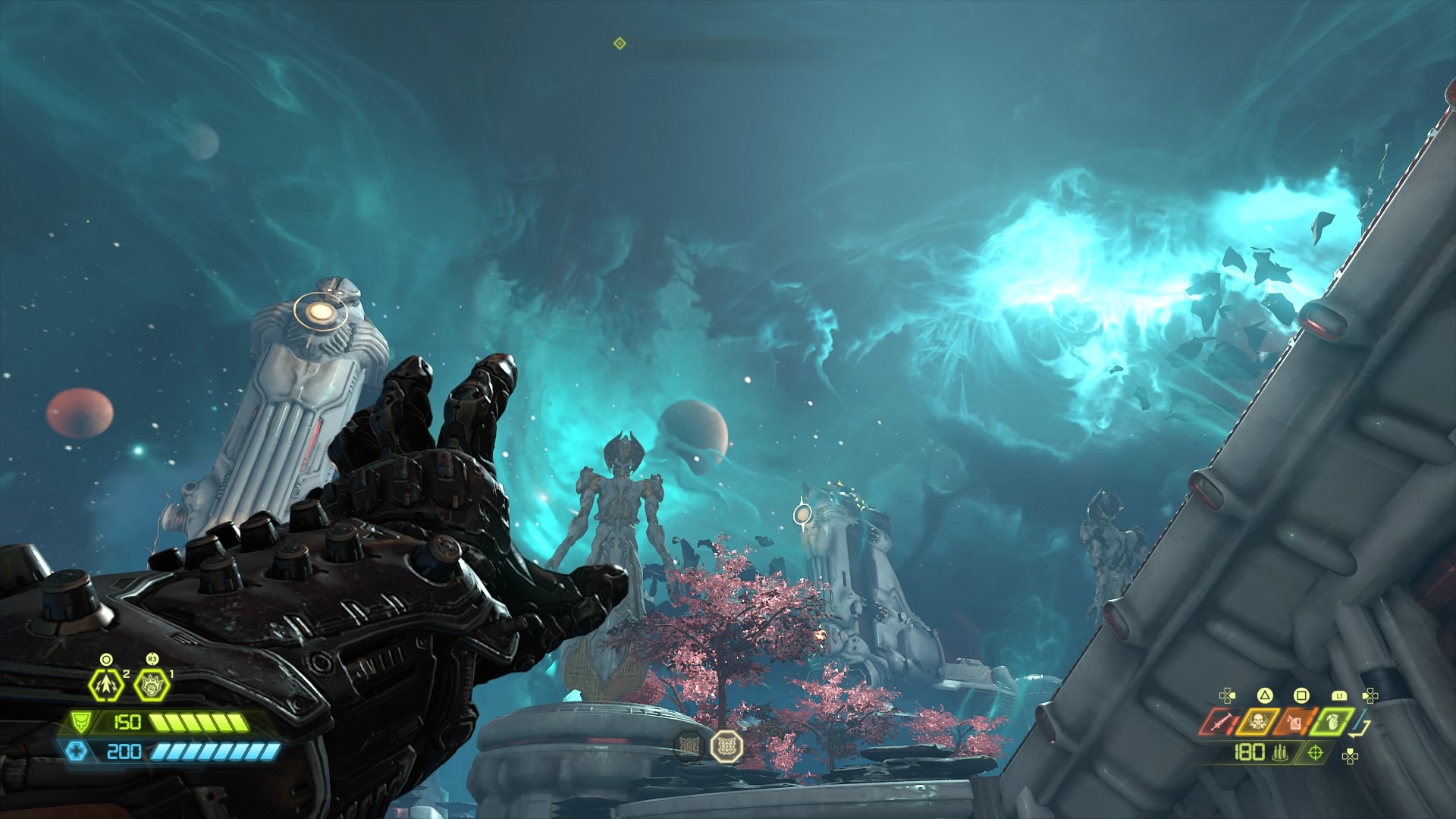
Task: Choose the green frag grenade icon
Action: [1332, 723]
